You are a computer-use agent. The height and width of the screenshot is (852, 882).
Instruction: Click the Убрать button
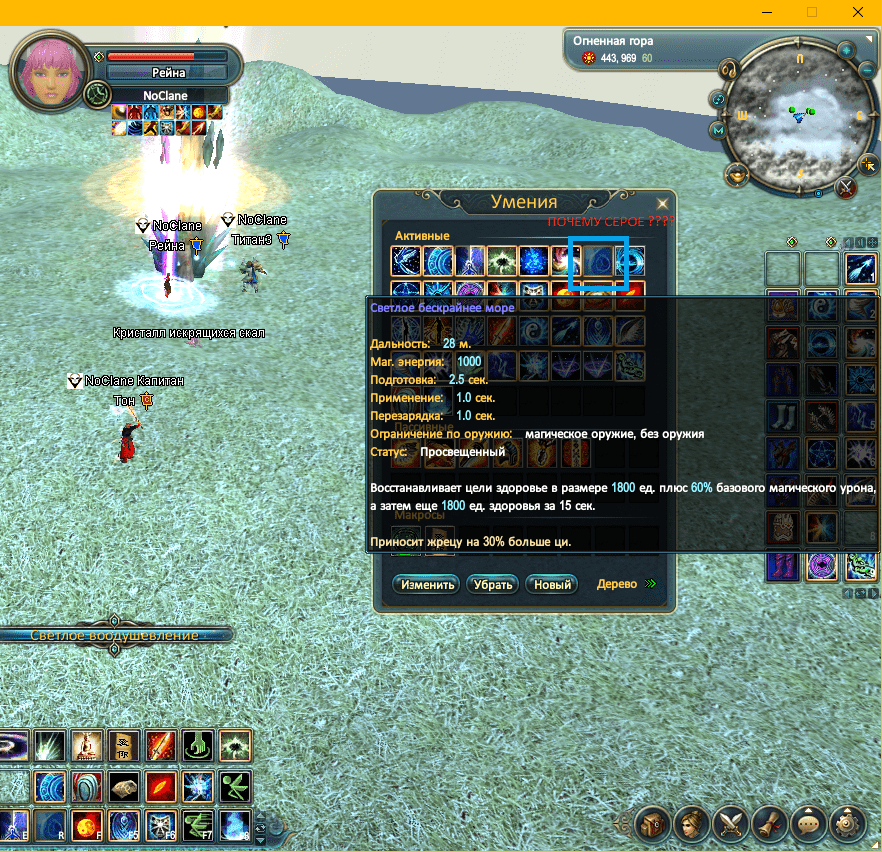point(492,585)
